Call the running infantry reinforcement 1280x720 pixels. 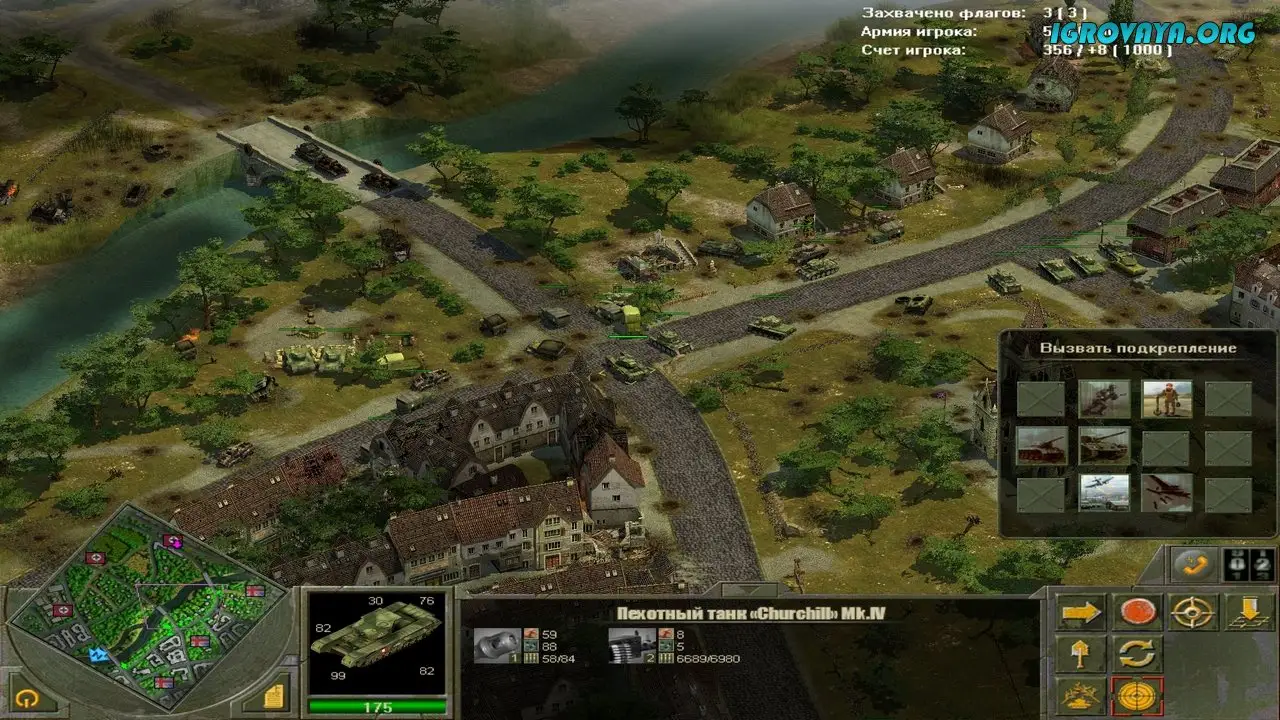point(1104,398)
